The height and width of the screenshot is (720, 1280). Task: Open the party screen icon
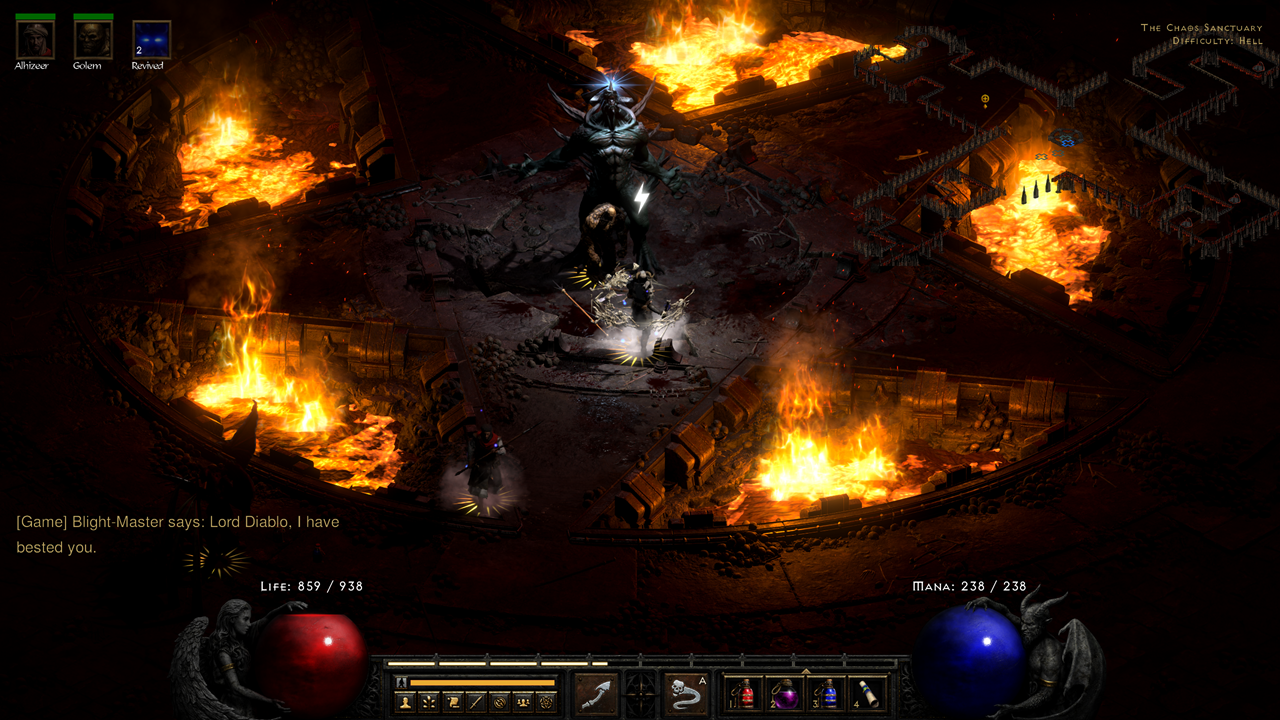coord(524,700)
